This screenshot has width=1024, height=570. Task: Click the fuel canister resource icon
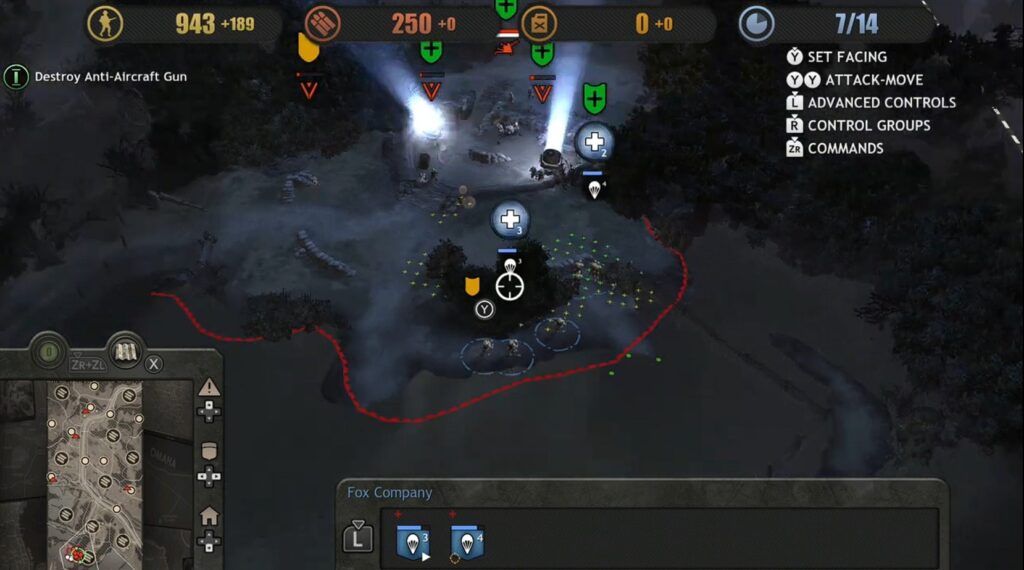click(540, 24)
